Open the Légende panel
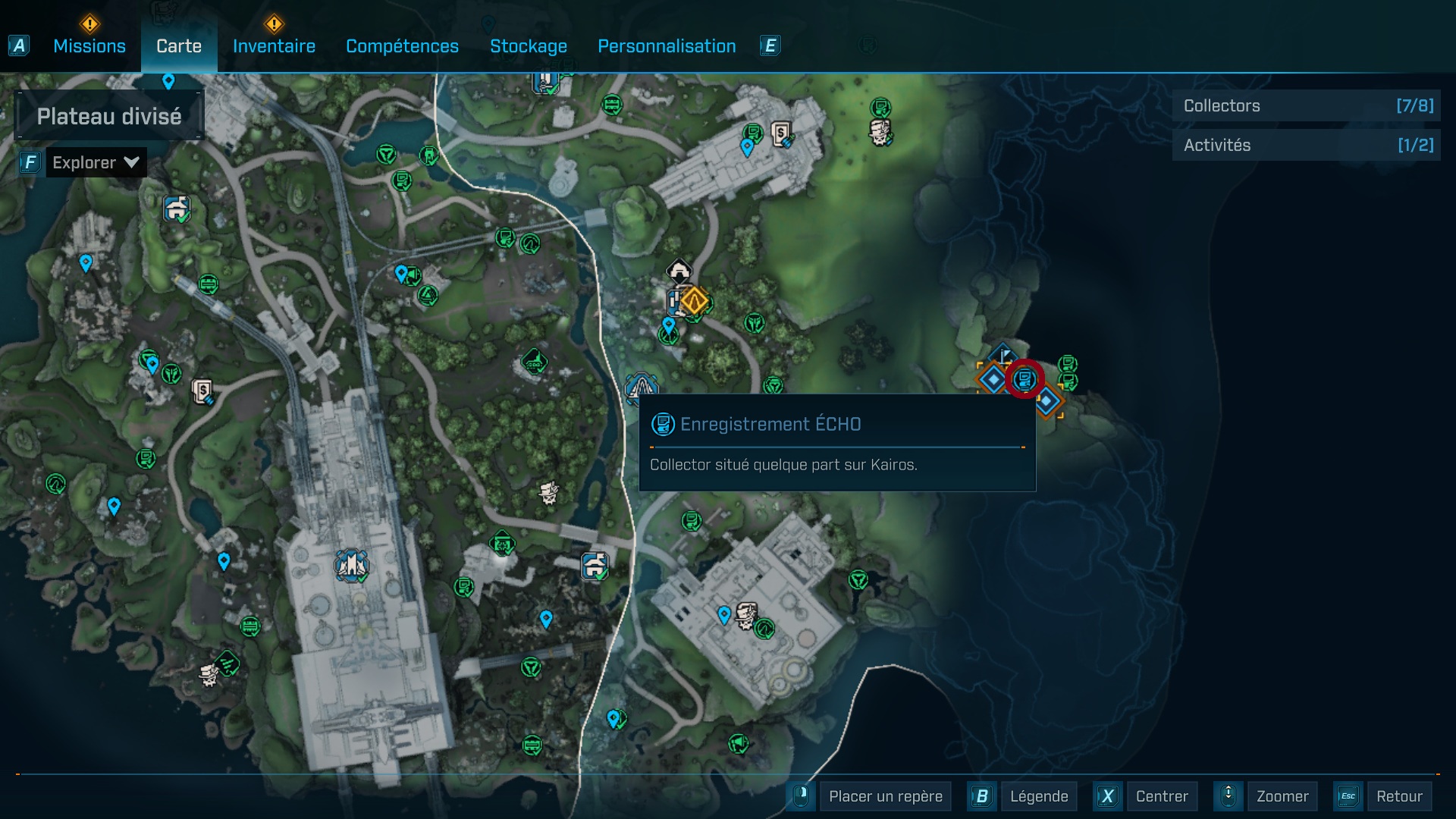 coord(1038,796)
